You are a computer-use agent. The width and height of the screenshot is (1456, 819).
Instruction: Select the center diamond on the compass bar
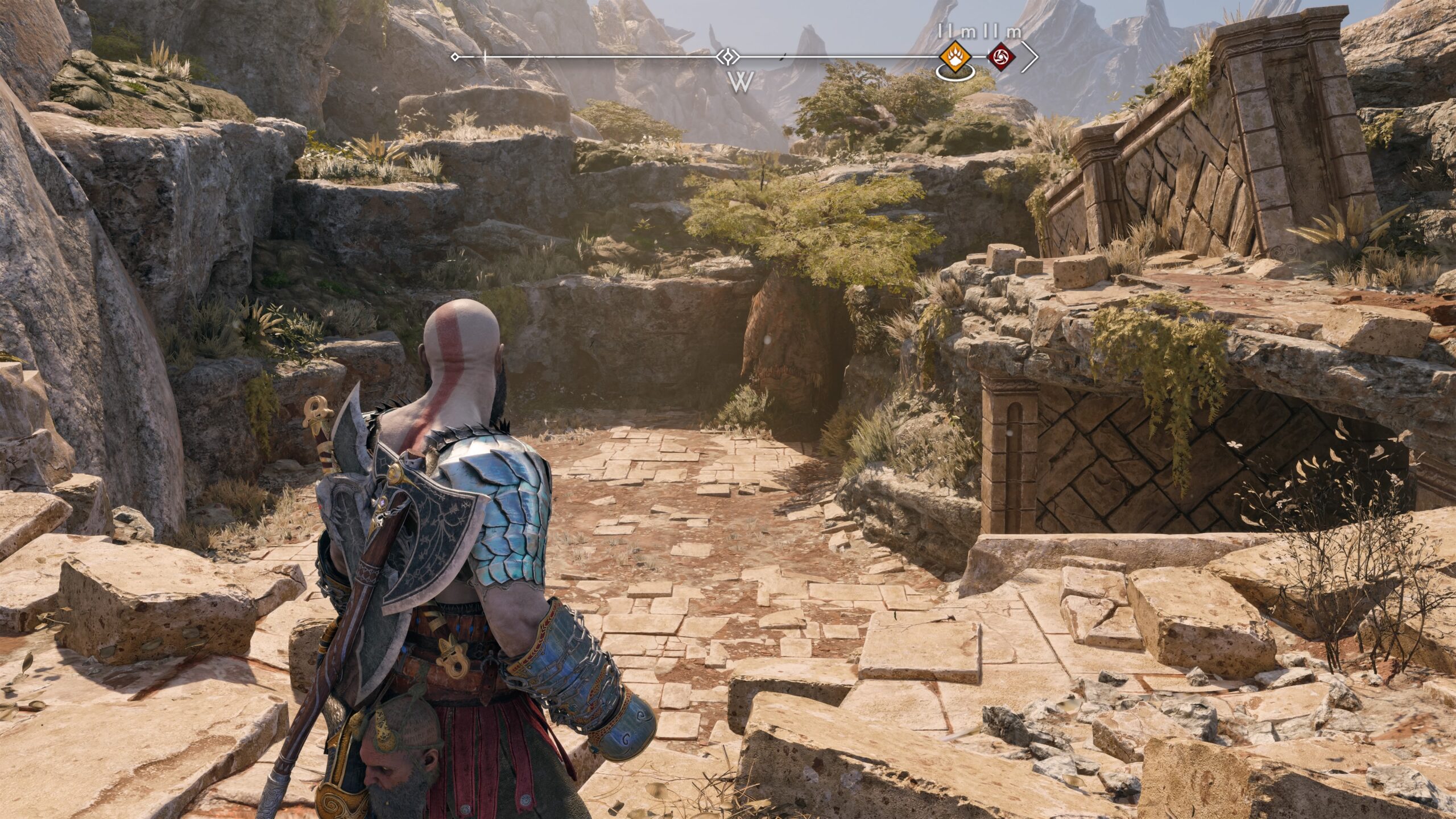(x=727, y=57)
